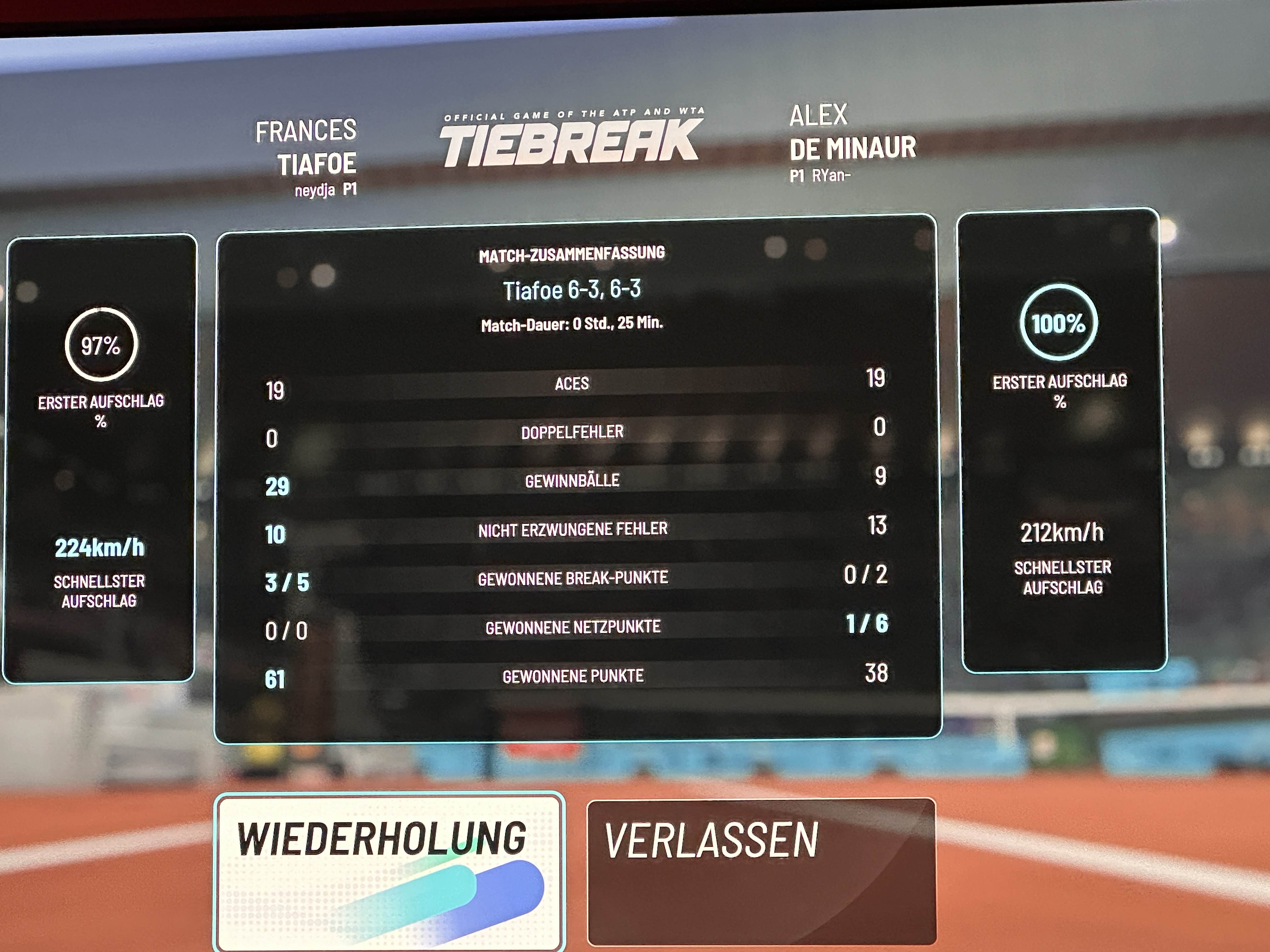This screenshot has height=952, width=1270.
Task: Choose Verlassen to leave the match
Action: point(761,871)
